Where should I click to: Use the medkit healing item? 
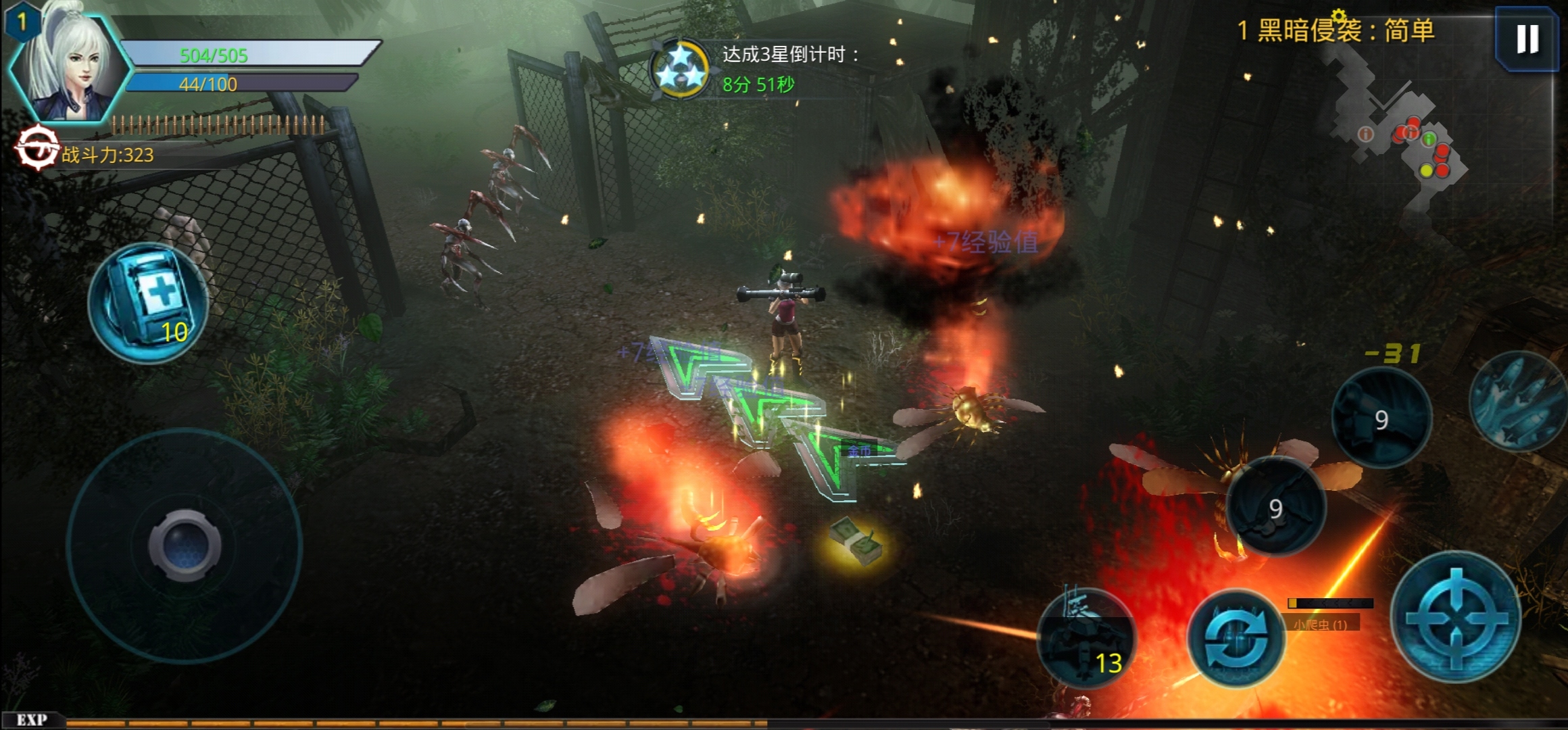pos(148,303)
